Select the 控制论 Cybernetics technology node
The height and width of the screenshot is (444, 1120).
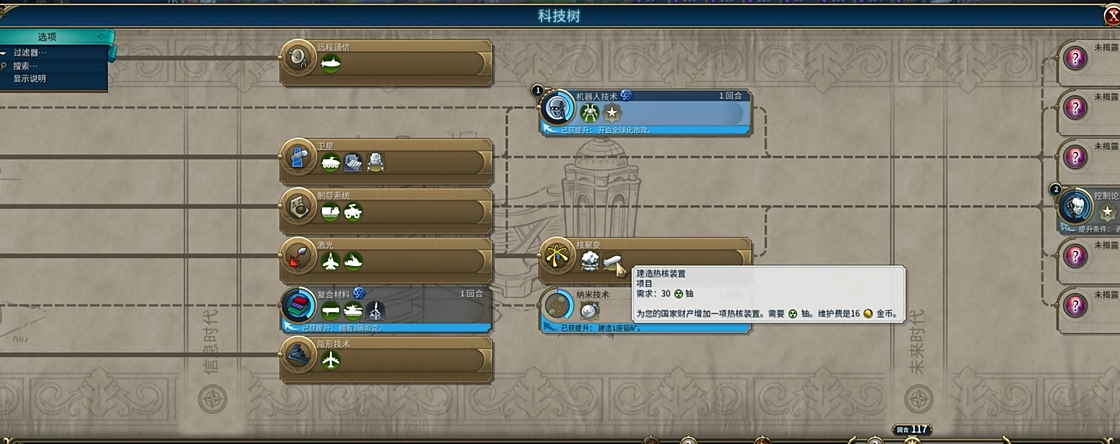pyautogui.click(x=1090, y=207)
